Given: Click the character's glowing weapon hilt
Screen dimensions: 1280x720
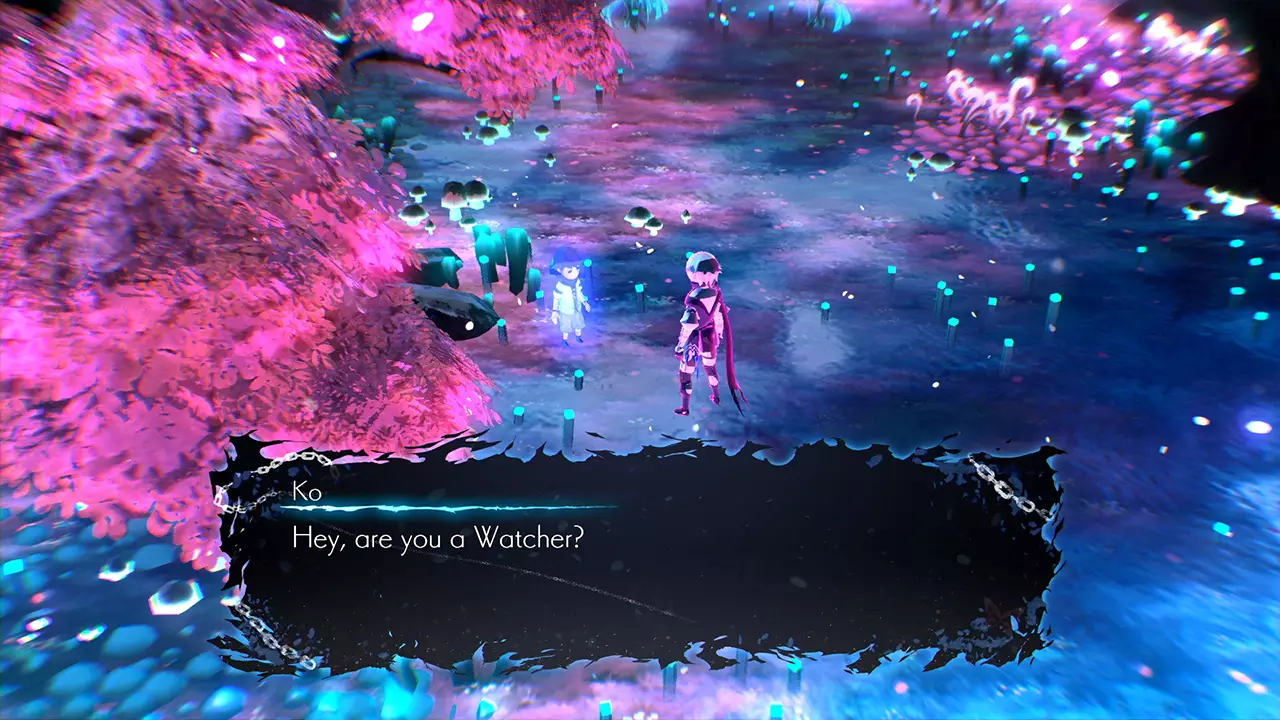Looking at the screenshot, I should 690,355.
